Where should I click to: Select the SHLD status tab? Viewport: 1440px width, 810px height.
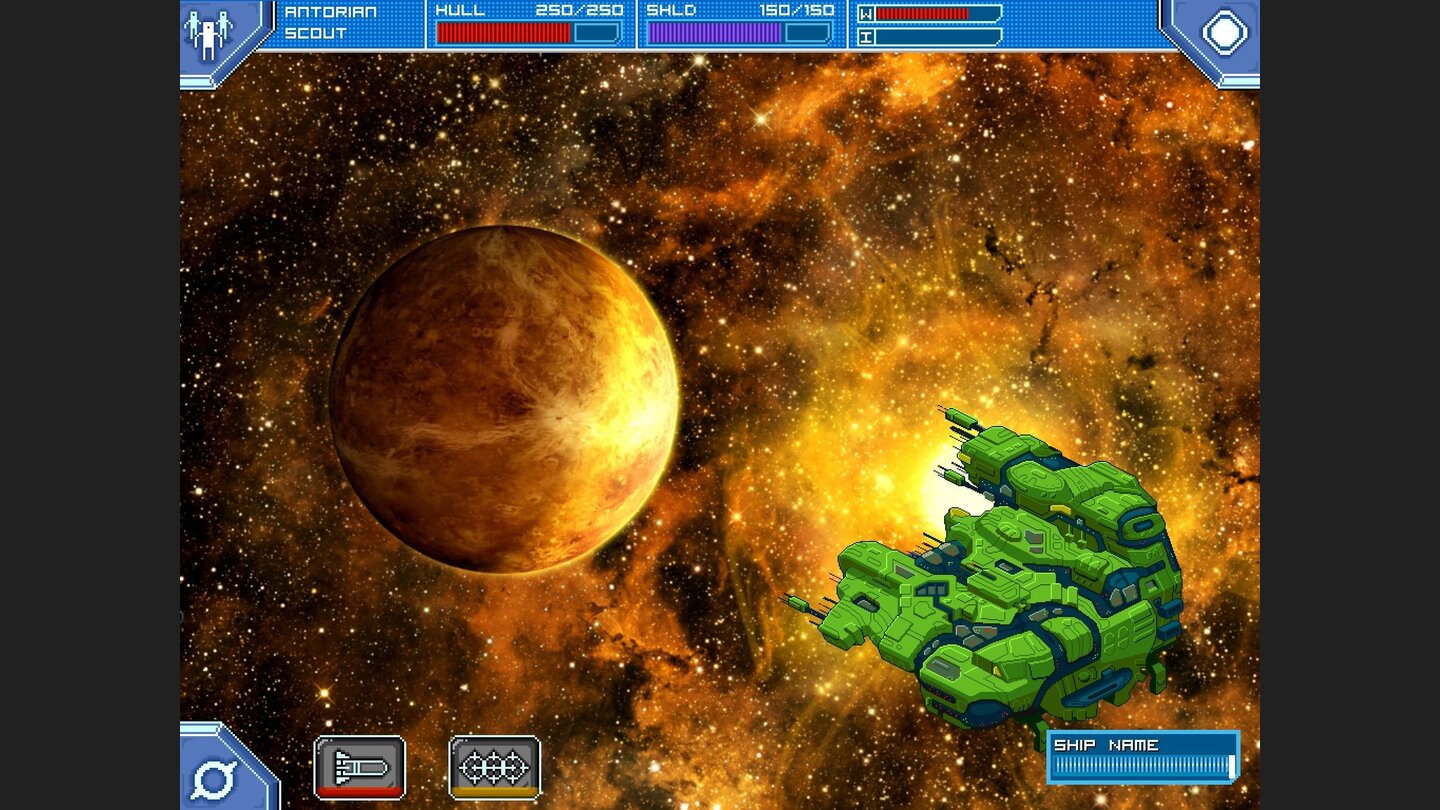coord(668,11)
